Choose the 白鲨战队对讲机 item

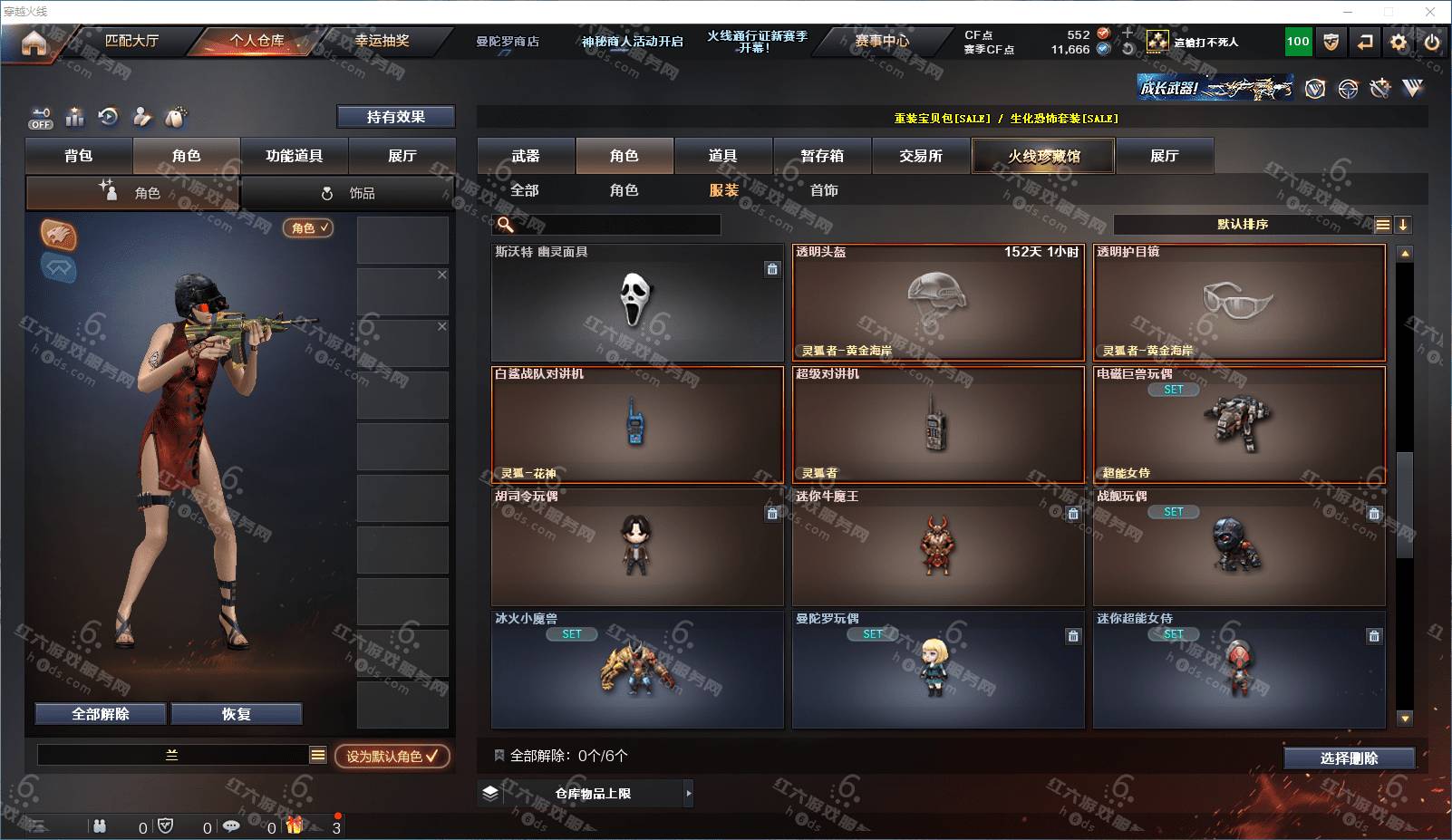[636, 425]
